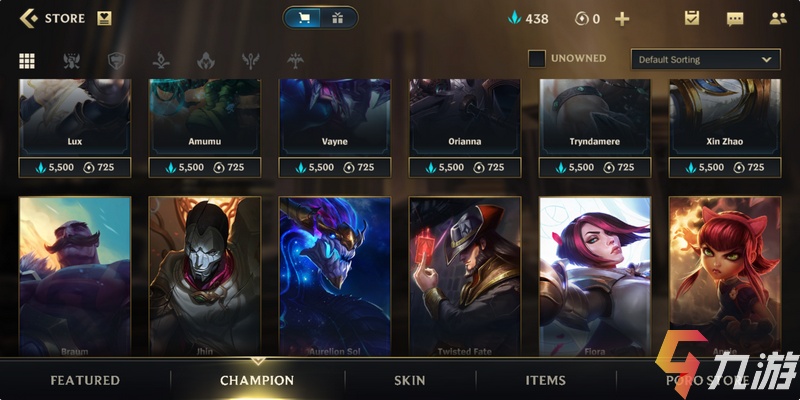
Task: Show all champions with grid filter
Action: 27,60
